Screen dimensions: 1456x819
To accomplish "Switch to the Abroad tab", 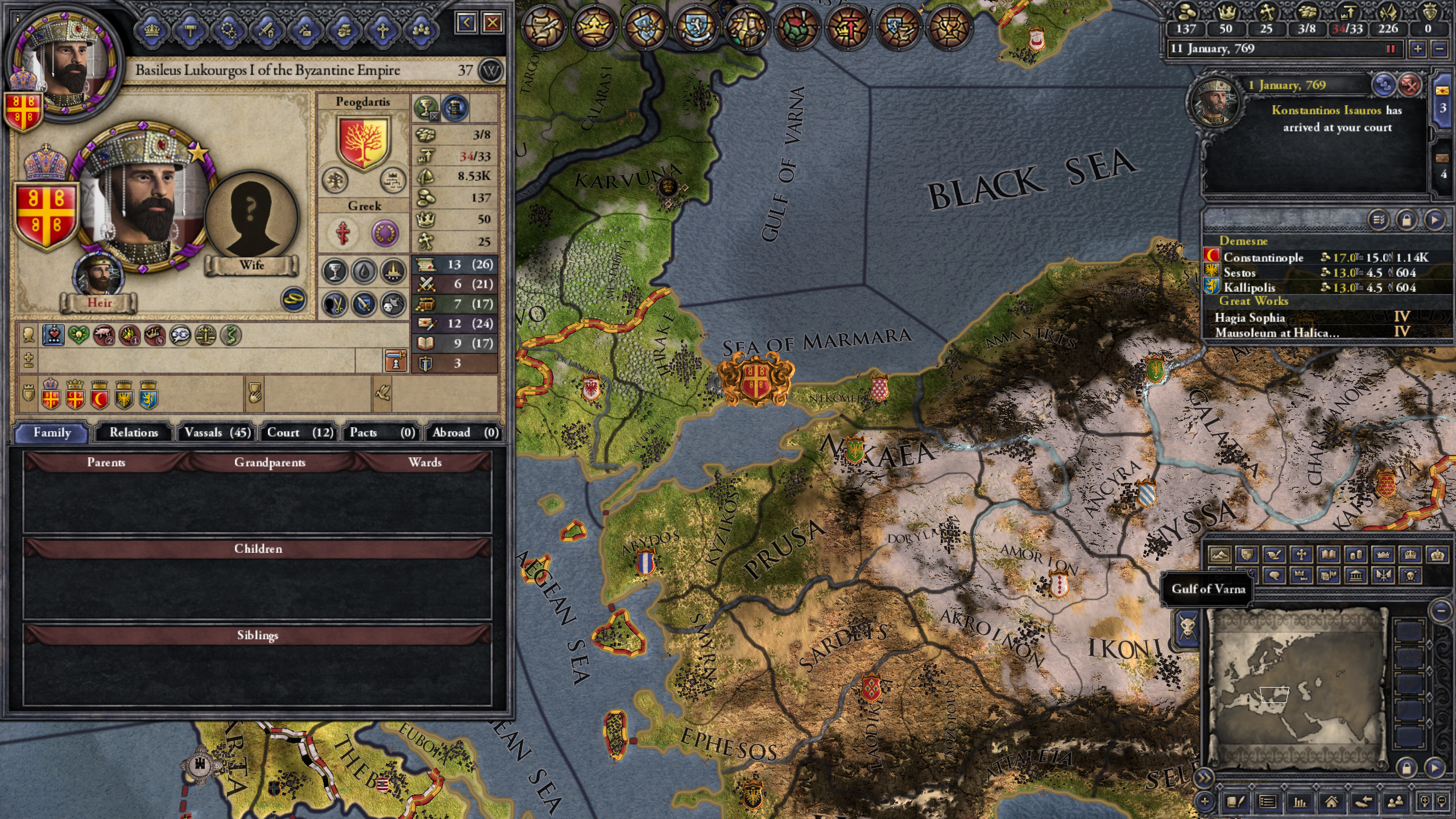I will point(465,432).
